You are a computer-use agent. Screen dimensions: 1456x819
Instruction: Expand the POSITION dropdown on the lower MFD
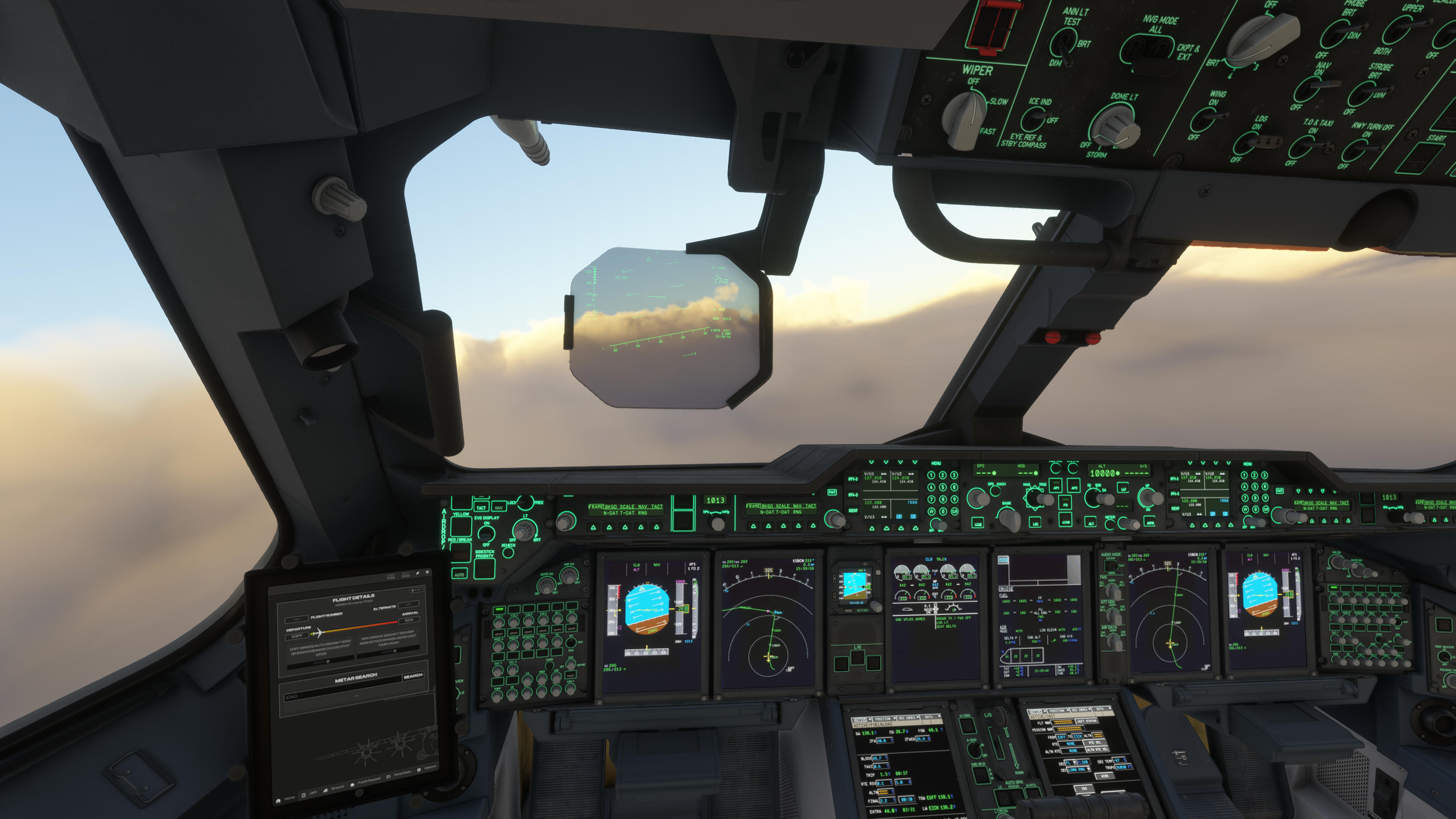(x=883, y=719)
